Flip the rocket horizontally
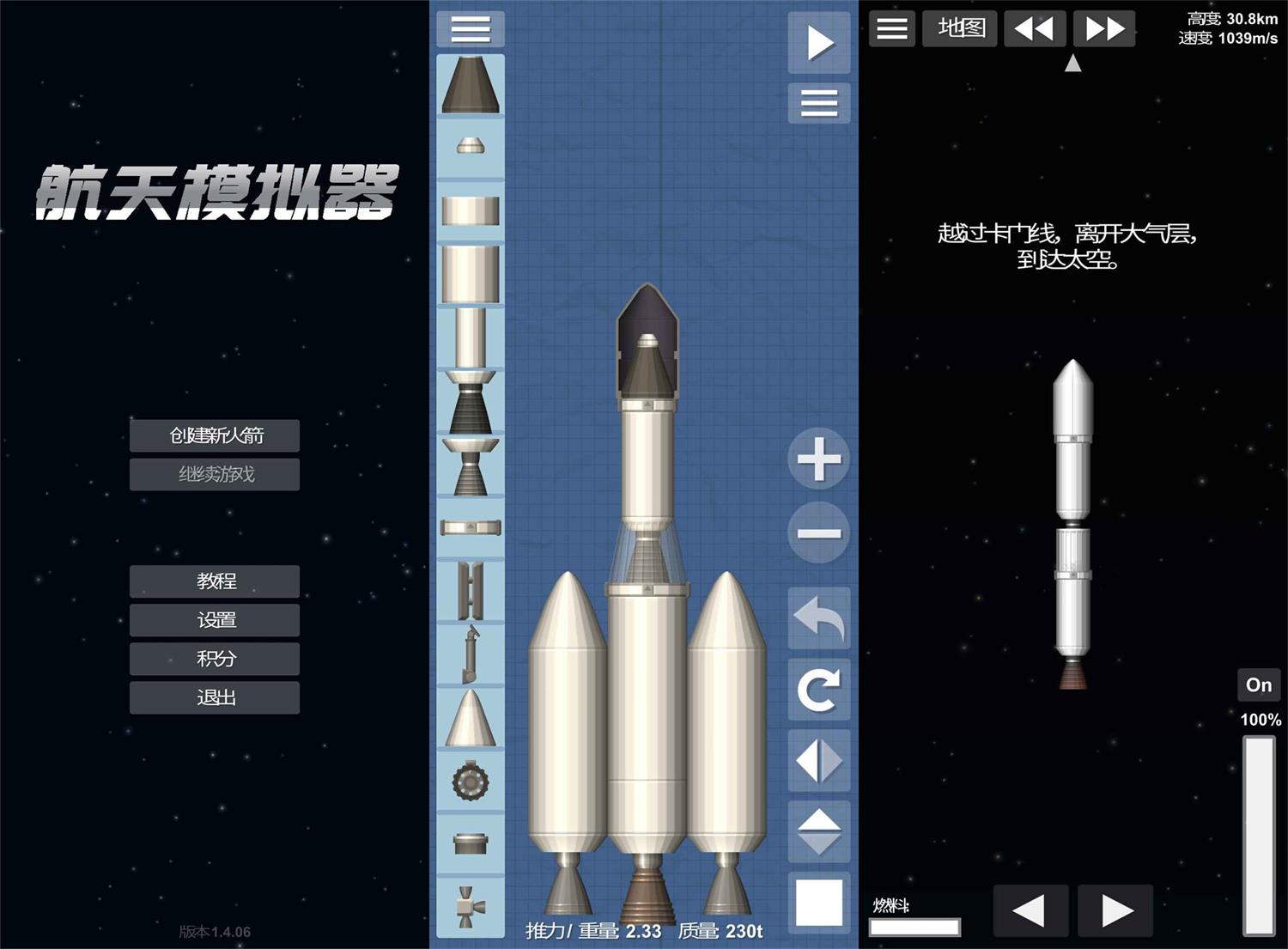Viewport: 1288px width, 949px height. tap(817, 759)
